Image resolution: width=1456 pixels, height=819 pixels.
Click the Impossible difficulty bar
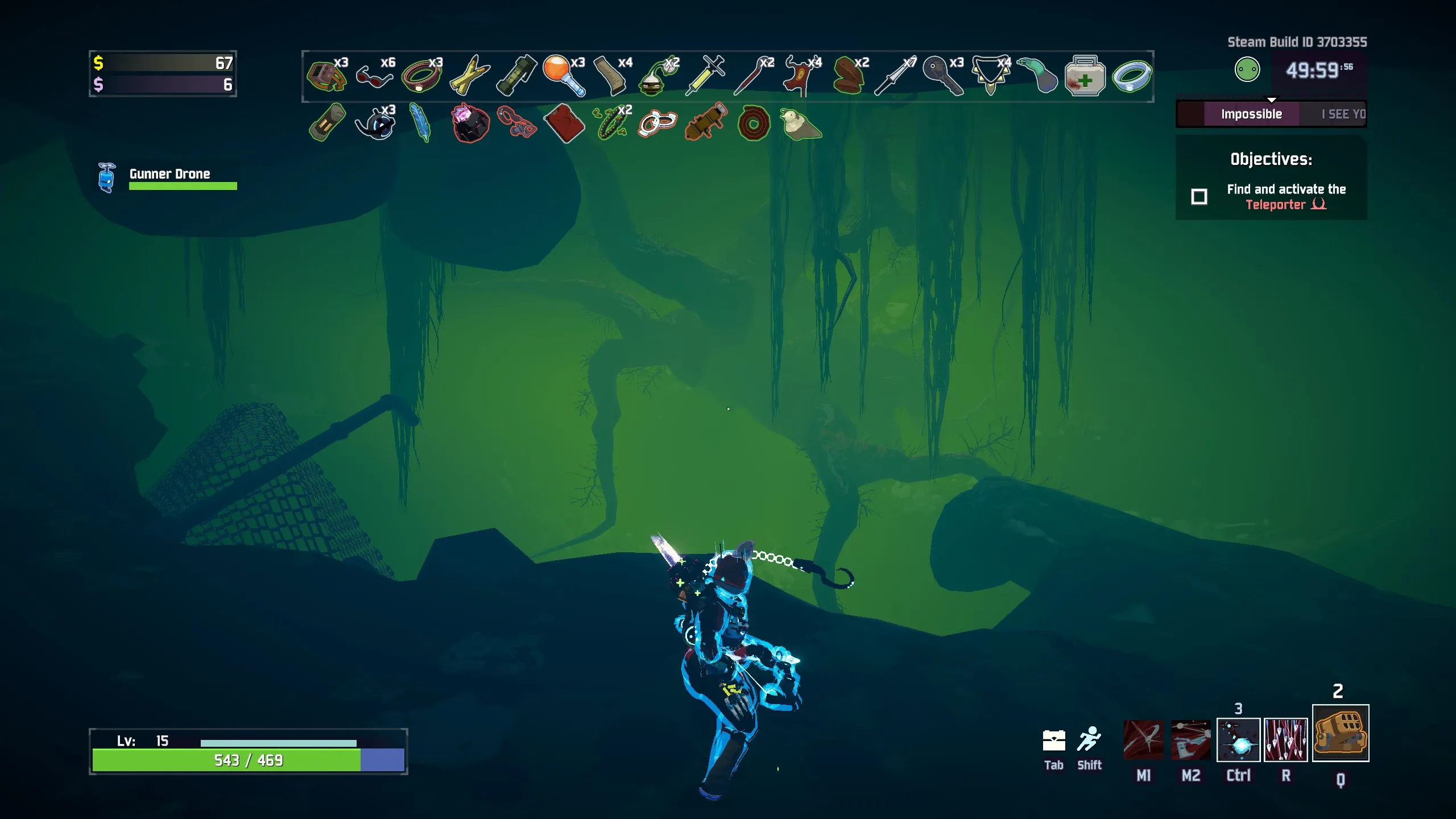pyautogui.click(x=1251, y=114)
